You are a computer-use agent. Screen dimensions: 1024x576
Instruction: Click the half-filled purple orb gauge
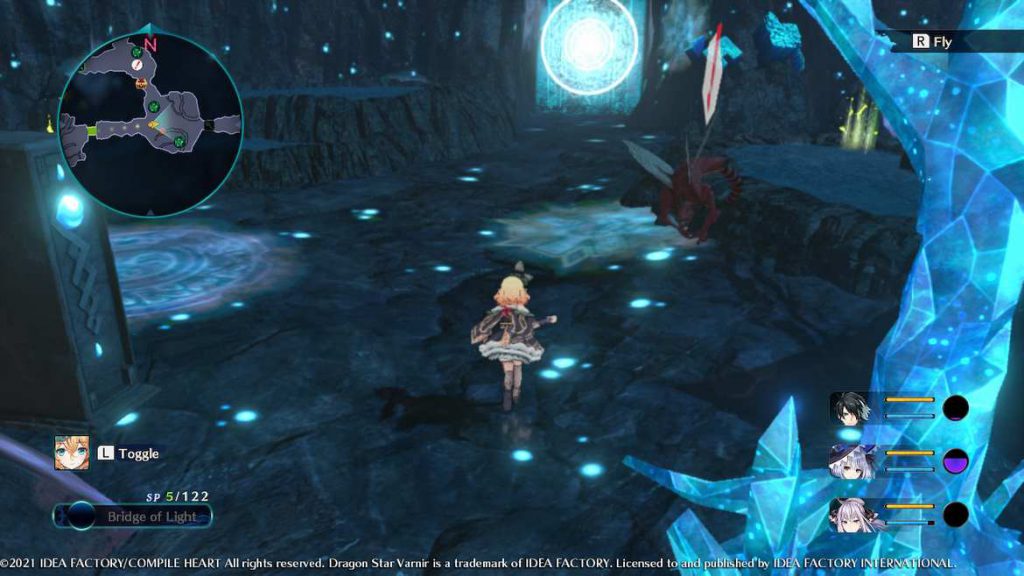point(956,461)
